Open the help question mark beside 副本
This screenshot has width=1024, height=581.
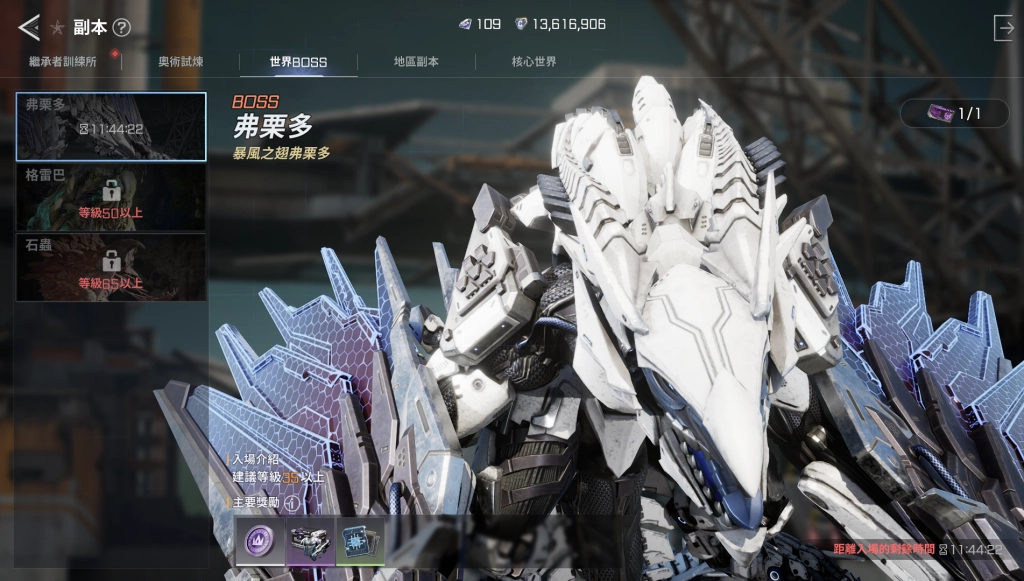122,27
